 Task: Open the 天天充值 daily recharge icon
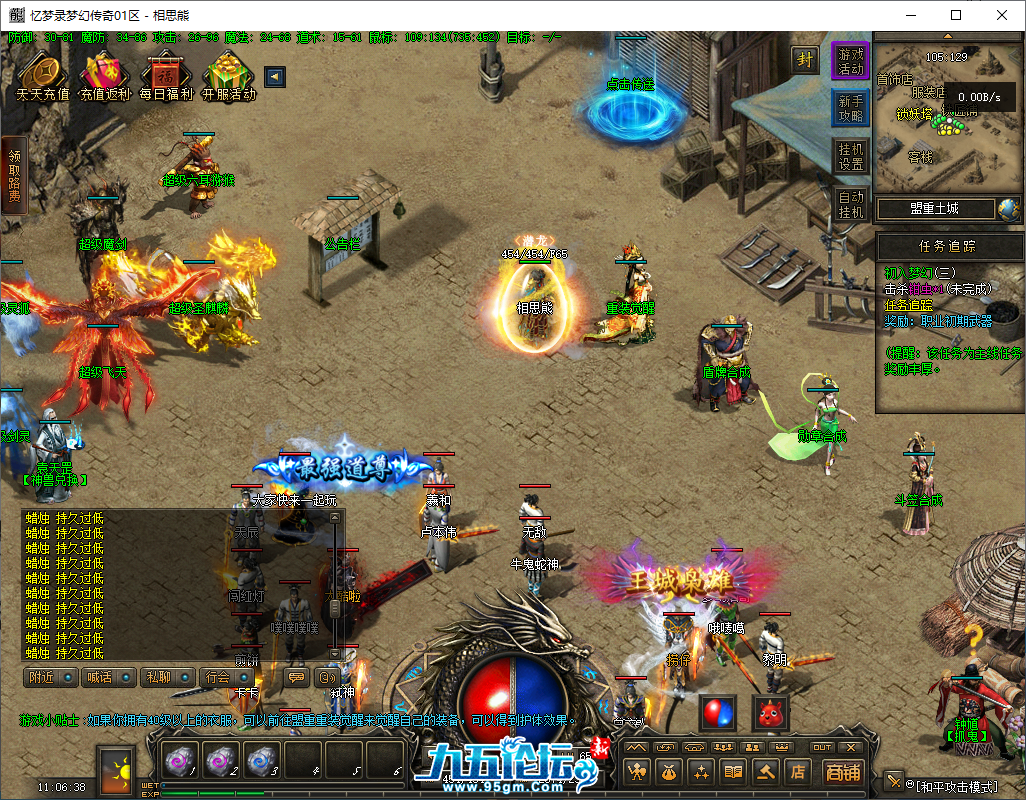coord(42,76)
